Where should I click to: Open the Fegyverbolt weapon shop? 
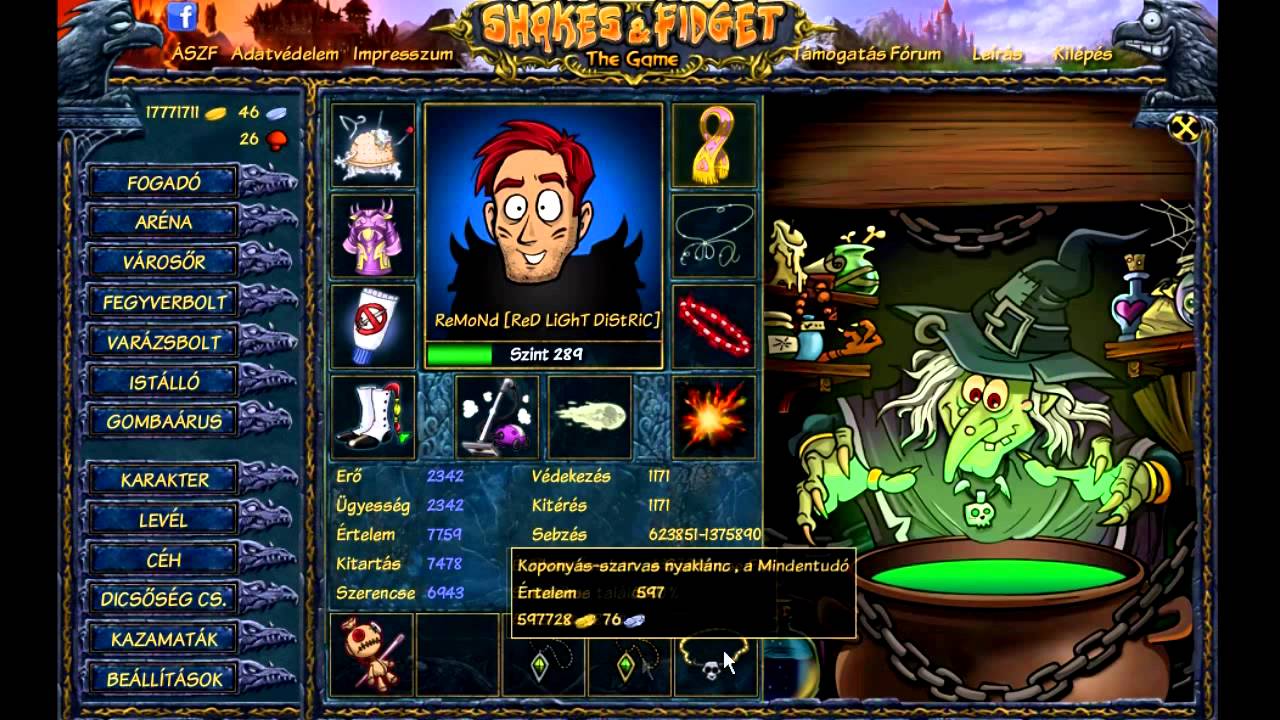pyautogui.click(x=164, y=302)
